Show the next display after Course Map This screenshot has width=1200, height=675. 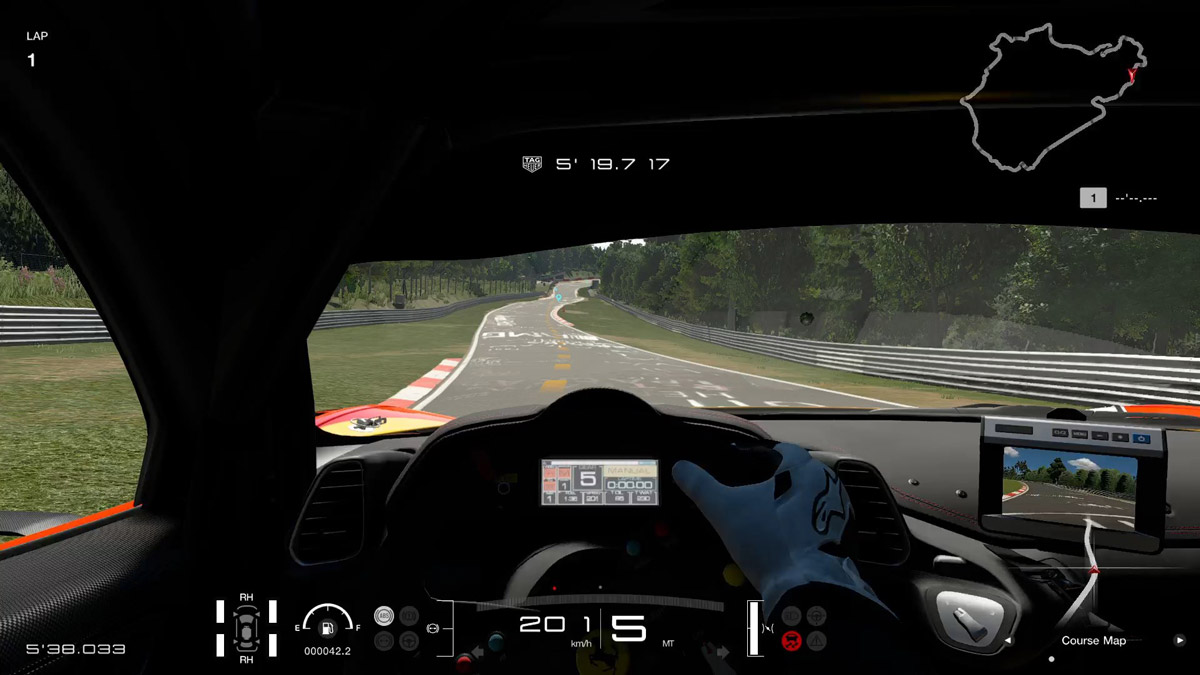pos(1180,640)
